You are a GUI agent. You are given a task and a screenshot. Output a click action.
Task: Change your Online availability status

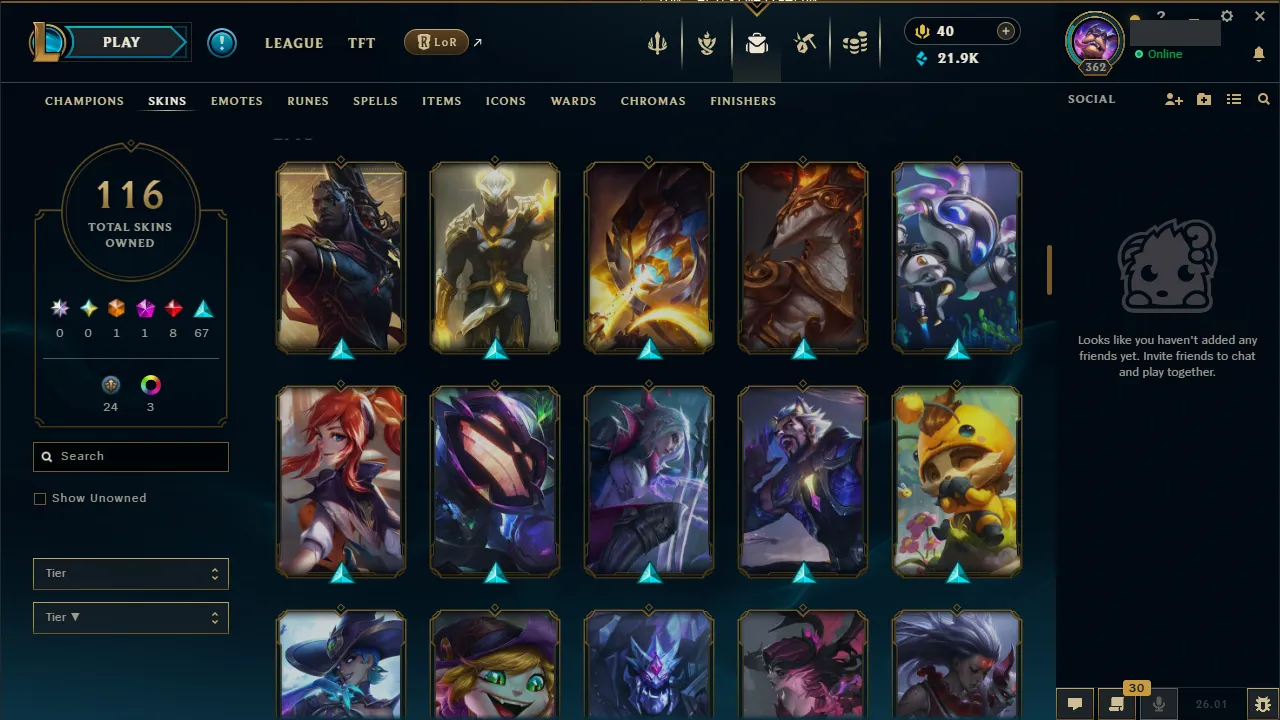point(1163,54)
